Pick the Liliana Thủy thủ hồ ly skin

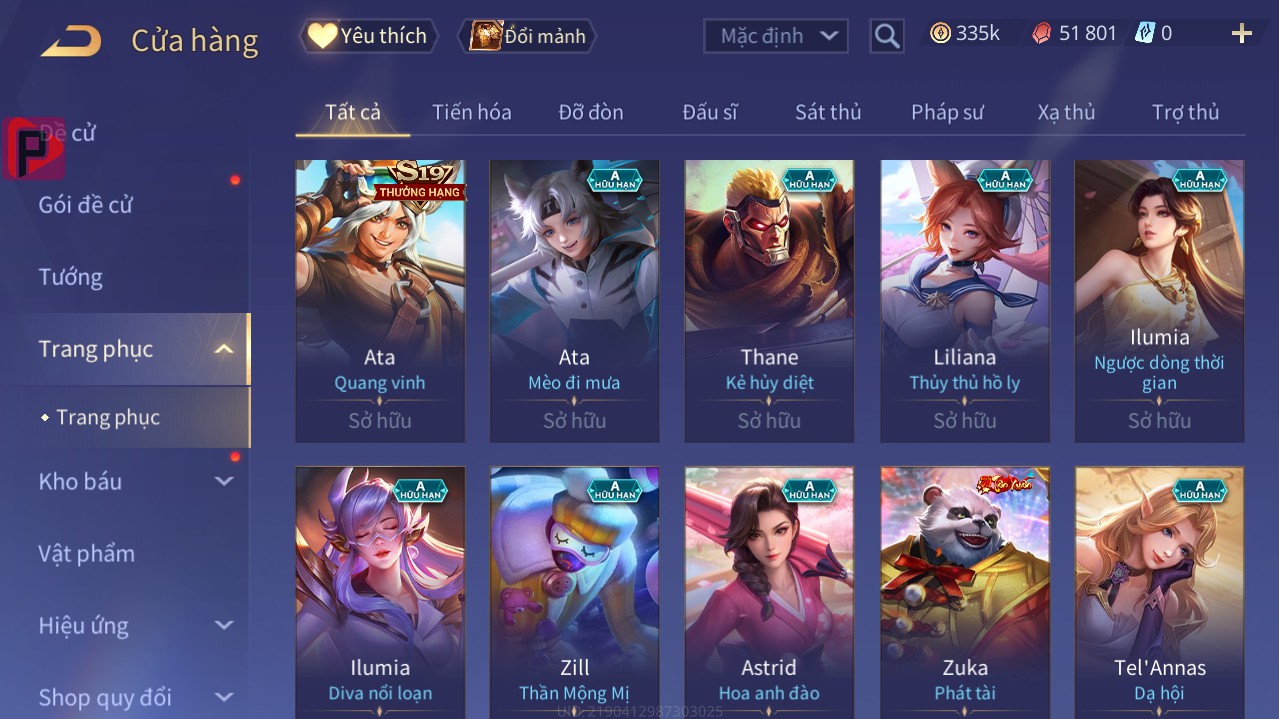(x=964, y=300)
